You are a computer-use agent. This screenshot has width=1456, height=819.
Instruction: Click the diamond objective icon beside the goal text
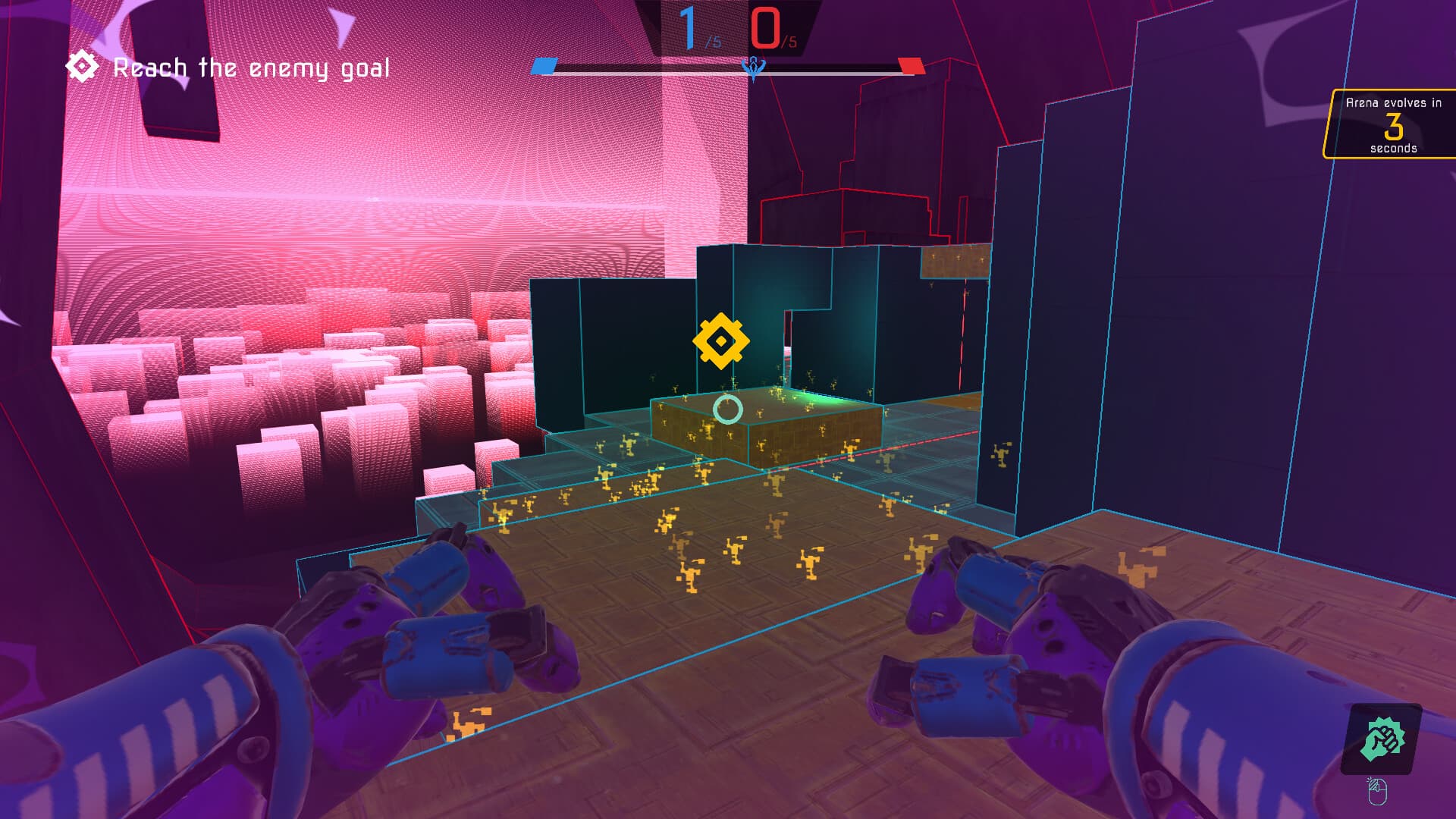point(81,67)
